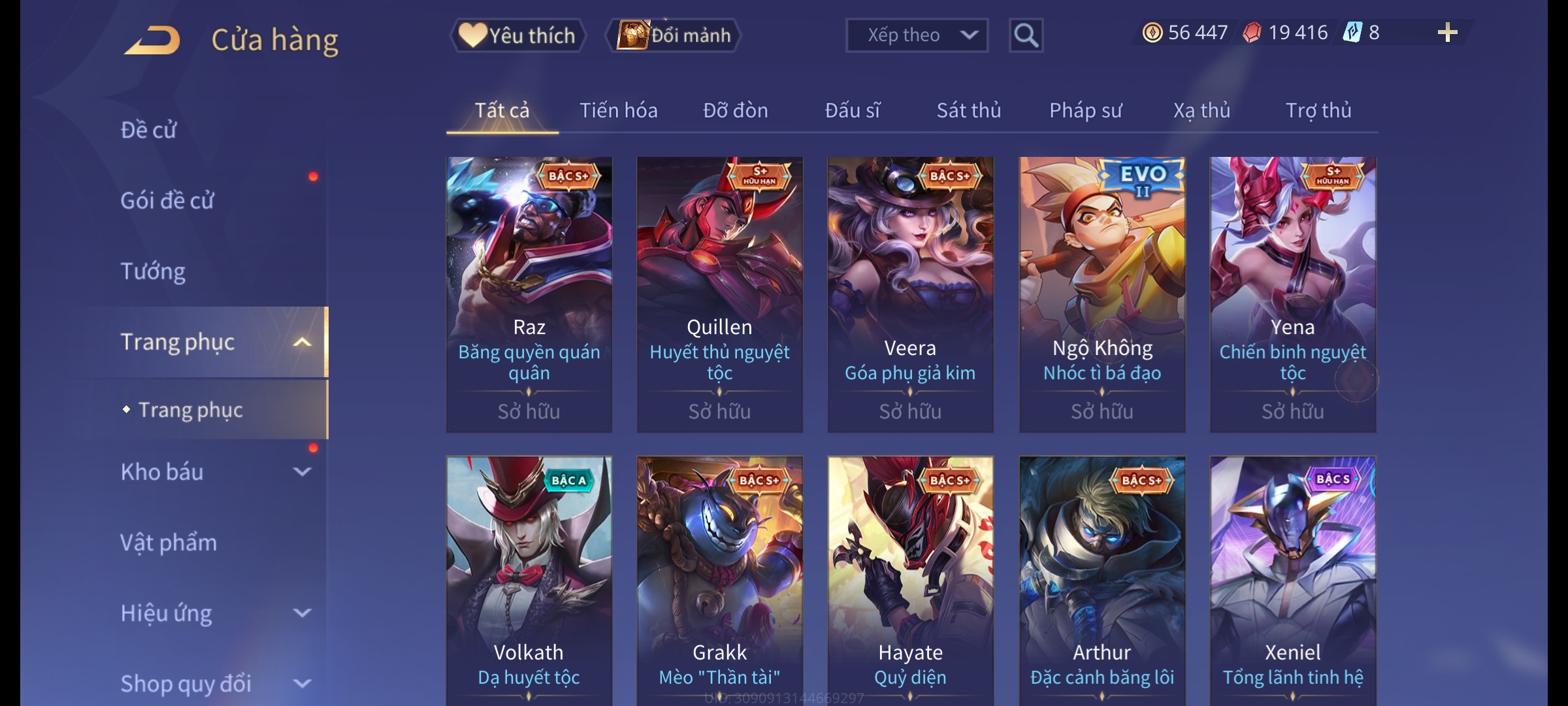The height and width of the screenshot is (706, 1568).
Task: Show the Đấu sĩ skins tab
Action: point(852,110)
